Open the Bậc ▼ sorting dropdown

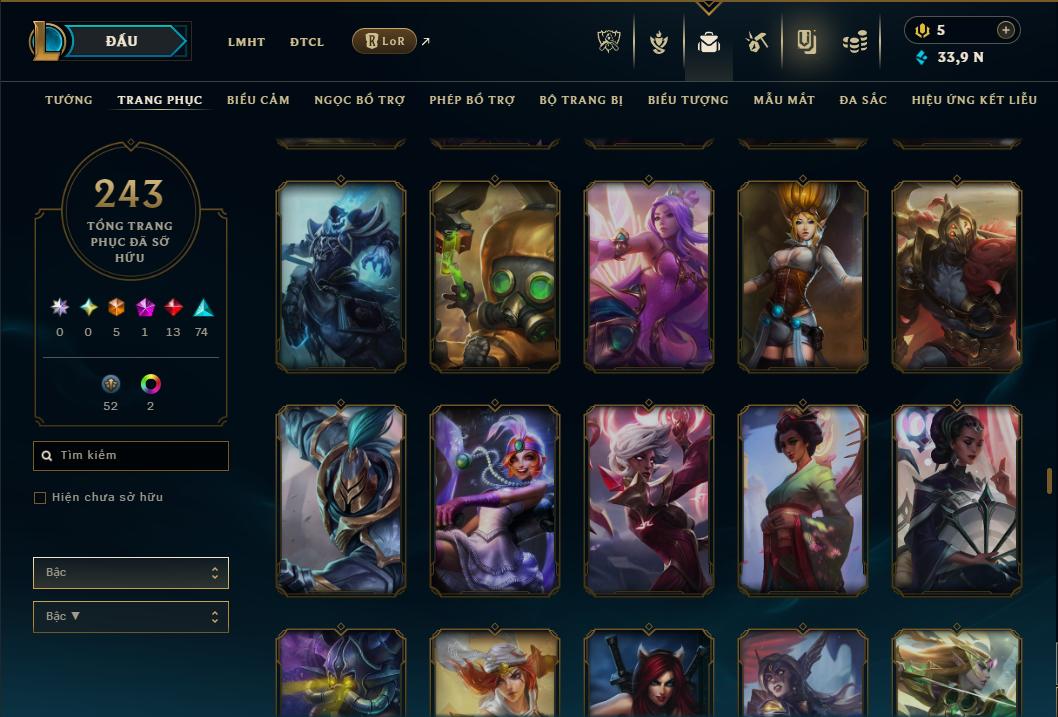point(131,617)
